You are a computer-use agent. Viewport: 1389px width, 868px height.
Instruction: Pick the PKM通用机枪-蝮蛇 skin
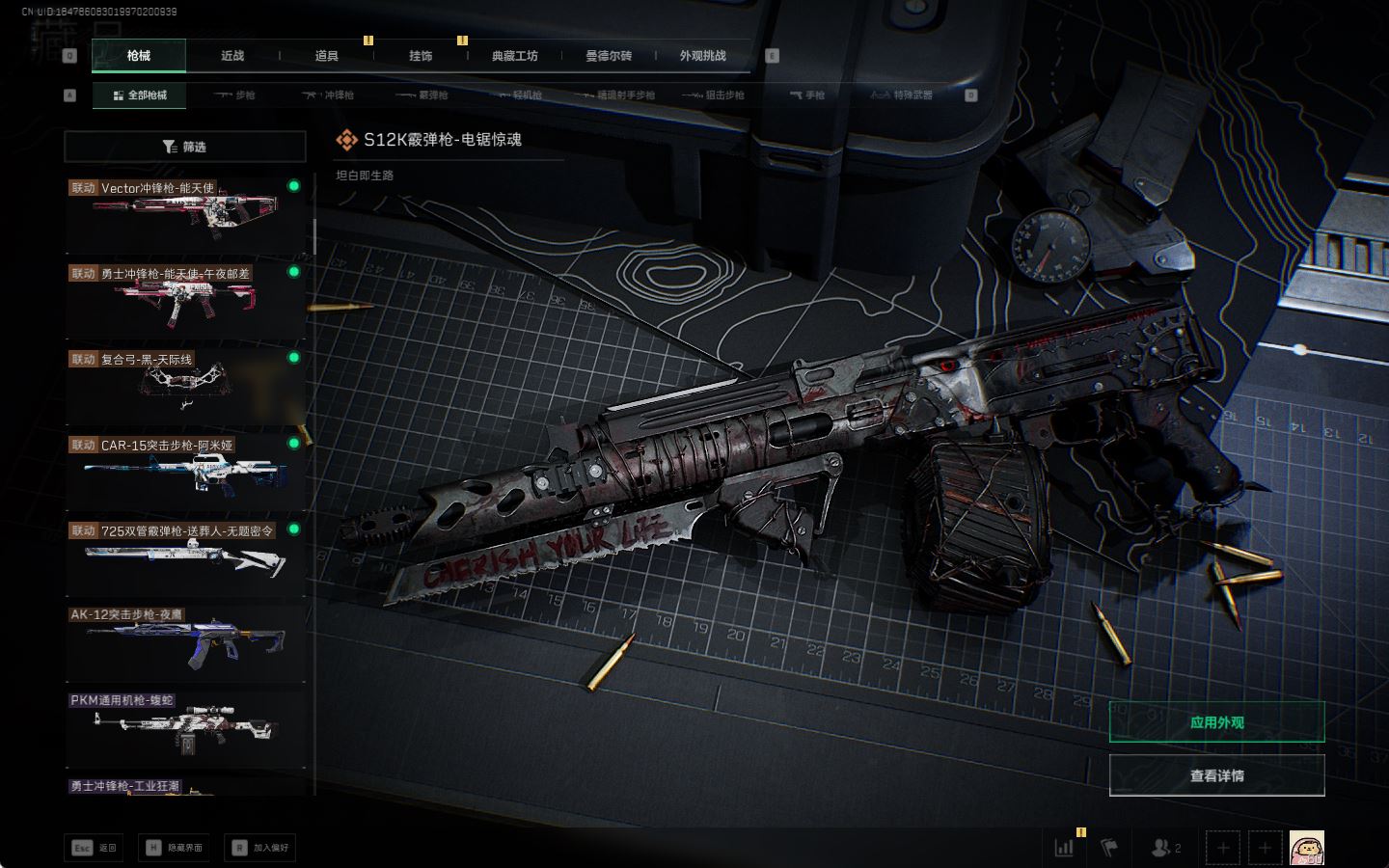[x=184, y=726]
